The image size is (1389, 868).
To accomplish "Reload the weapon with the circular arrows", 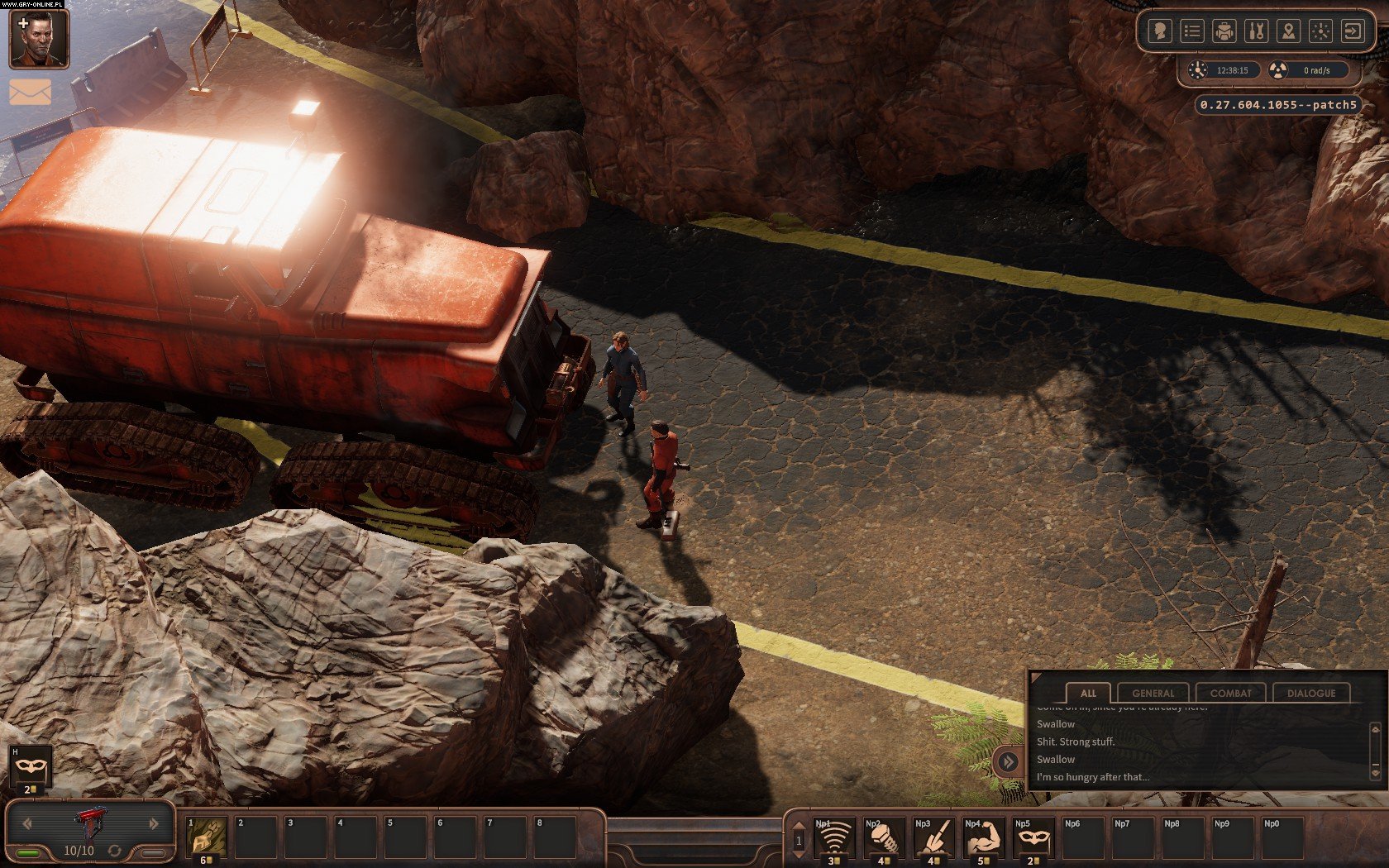I will 114,851.
